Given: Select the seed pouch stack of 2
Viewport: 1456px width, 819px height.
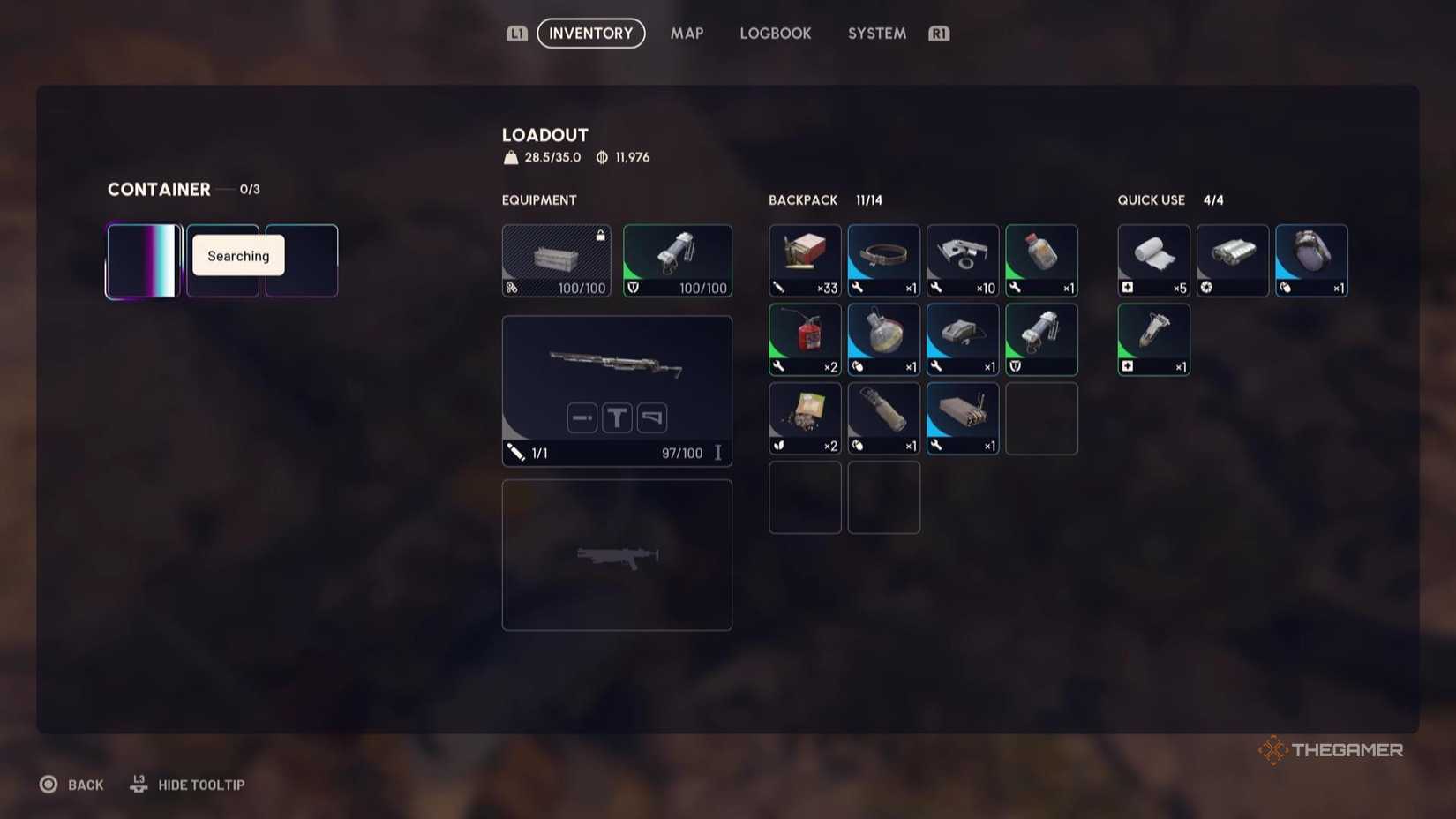Looking at the screenshot, I should pos(804,417).
